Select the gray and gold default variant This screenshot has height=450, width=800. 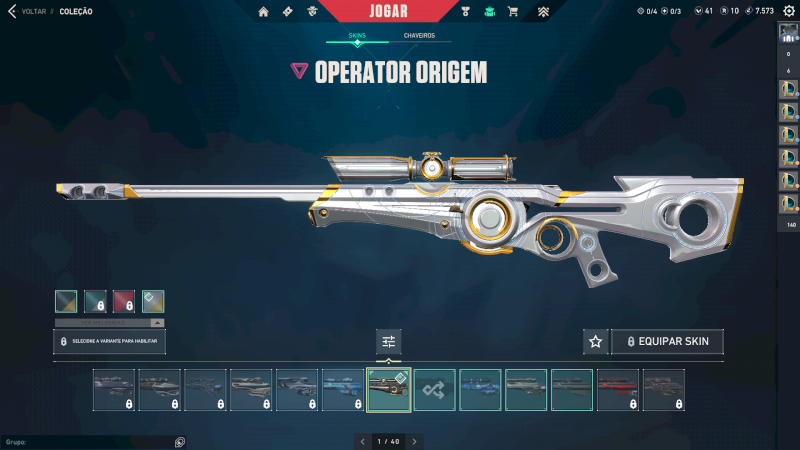pos(66,301)
